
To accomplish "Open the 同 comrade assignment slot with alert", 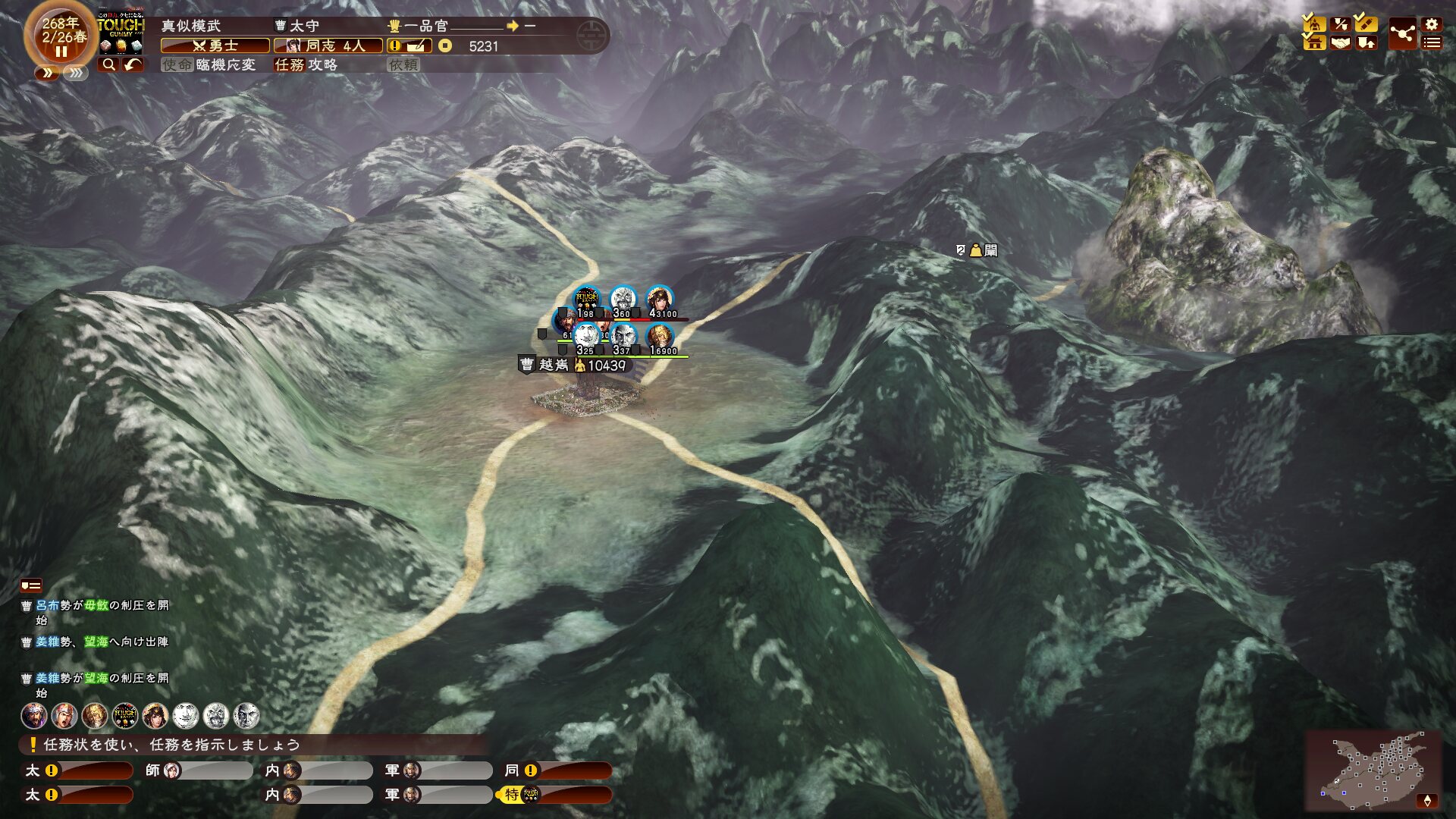I will pos(558,770).
